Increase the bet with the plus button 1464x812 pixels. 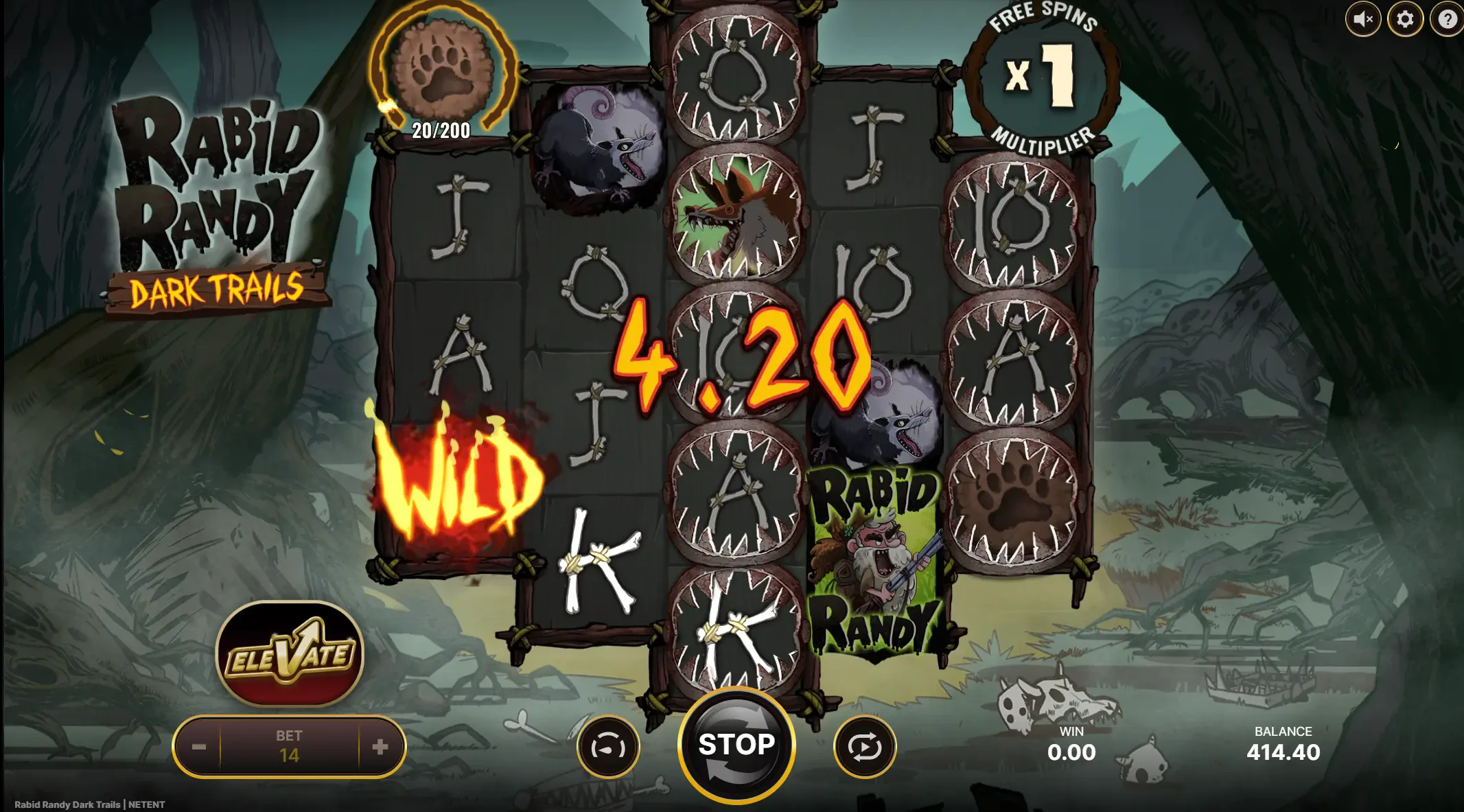tap(380, 747)
